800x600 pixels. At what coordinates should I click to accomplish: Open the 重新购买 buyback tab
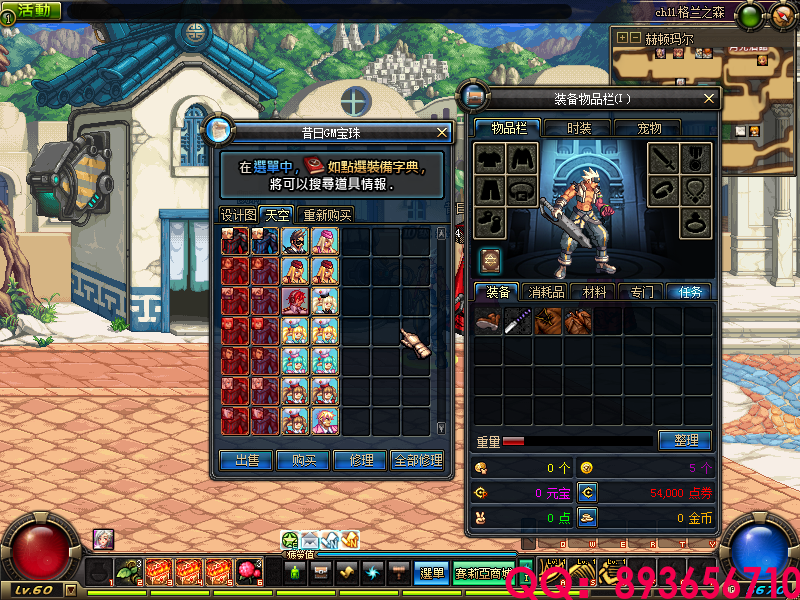click(327, 215)
